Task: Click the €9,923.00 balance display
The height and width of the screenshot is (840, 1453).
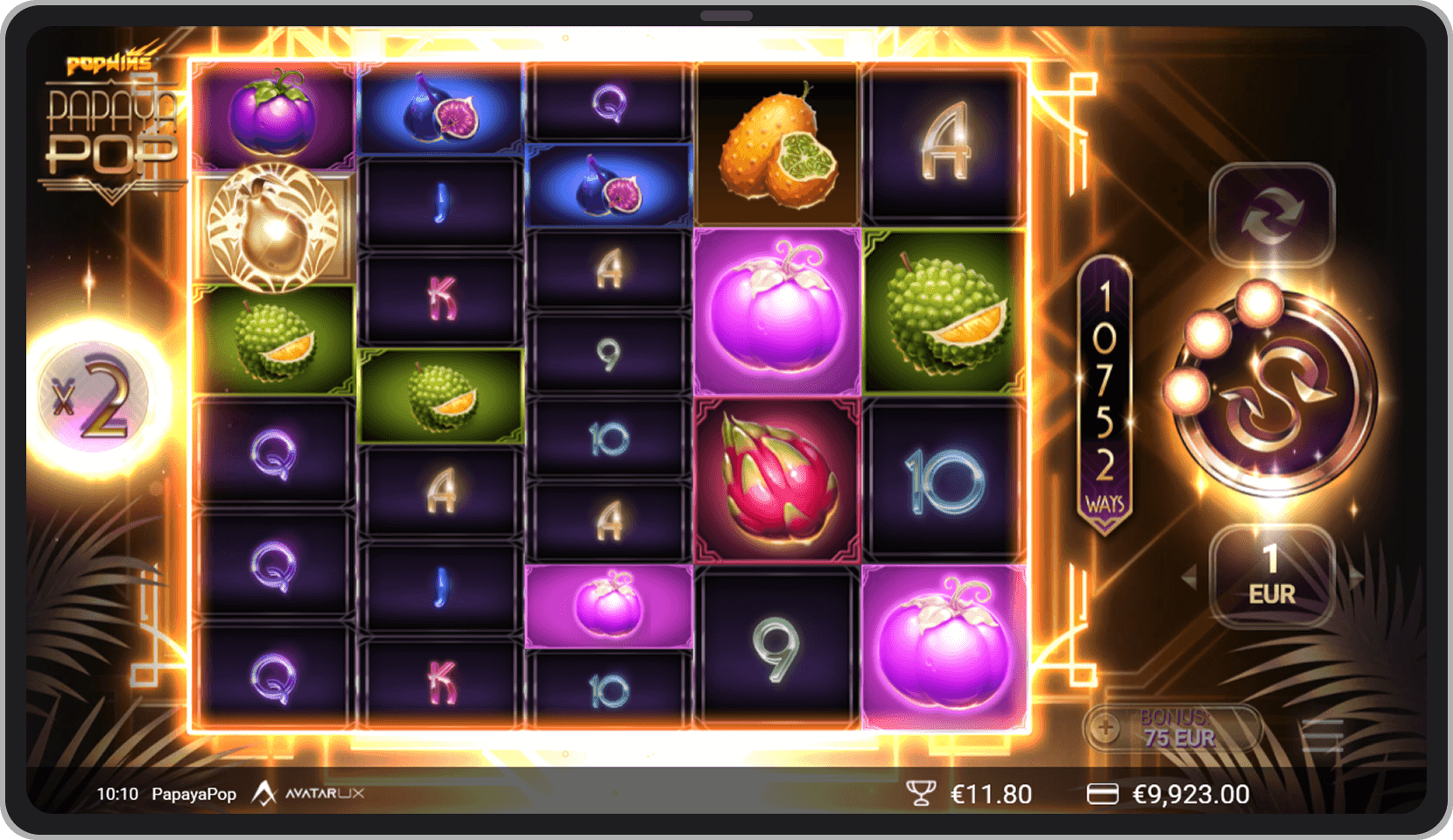Action: (1190, 794)
